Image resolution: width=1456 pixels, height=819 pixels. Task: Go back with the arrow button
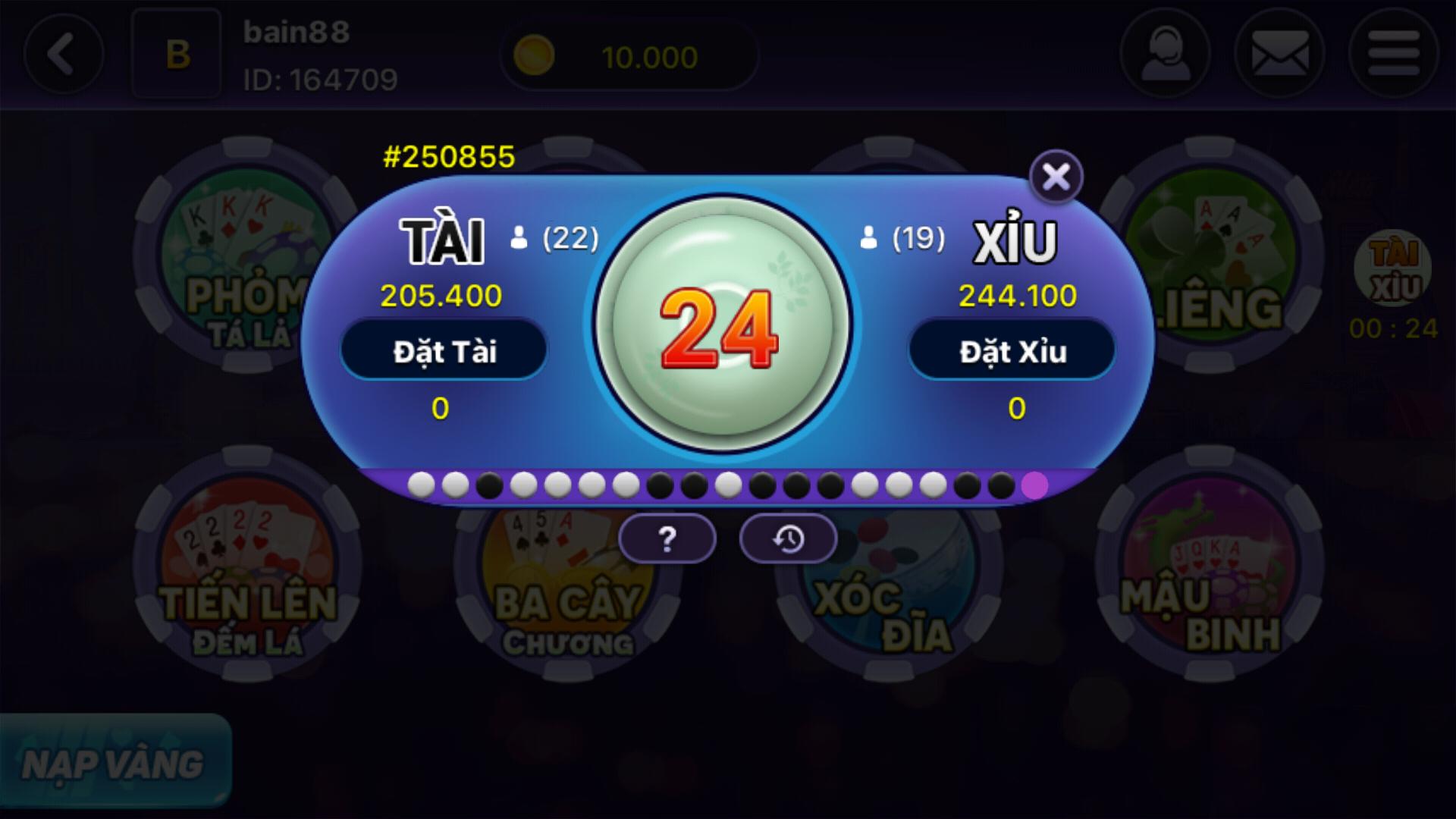click(64, 53)
